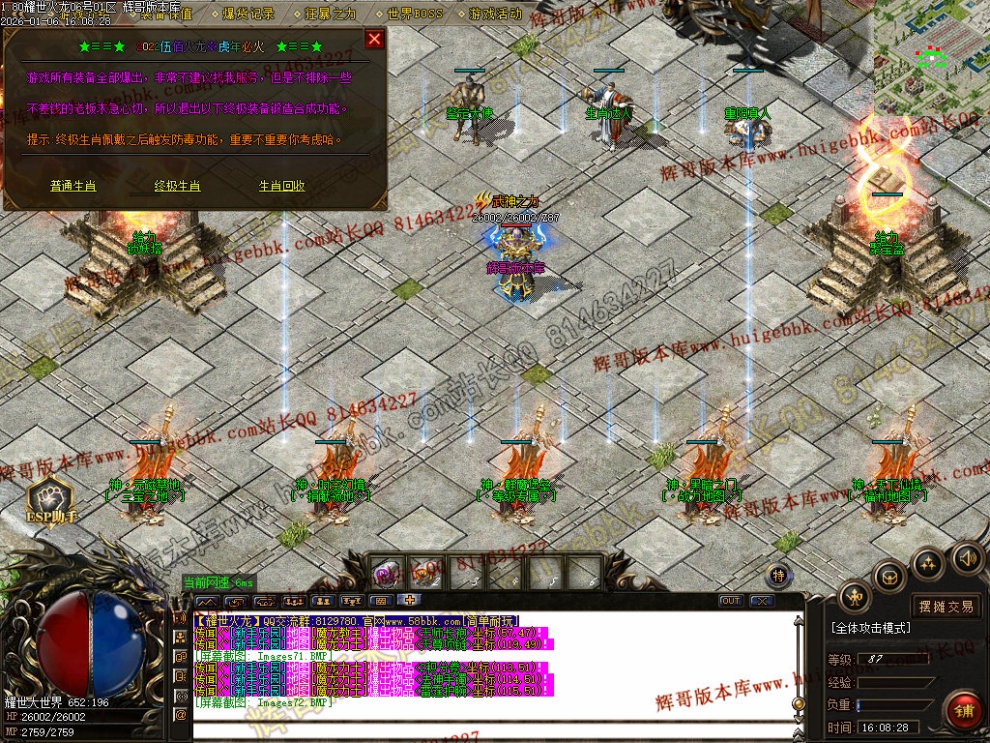
Task: Use the first hotbar item slot
Action: 387,572
